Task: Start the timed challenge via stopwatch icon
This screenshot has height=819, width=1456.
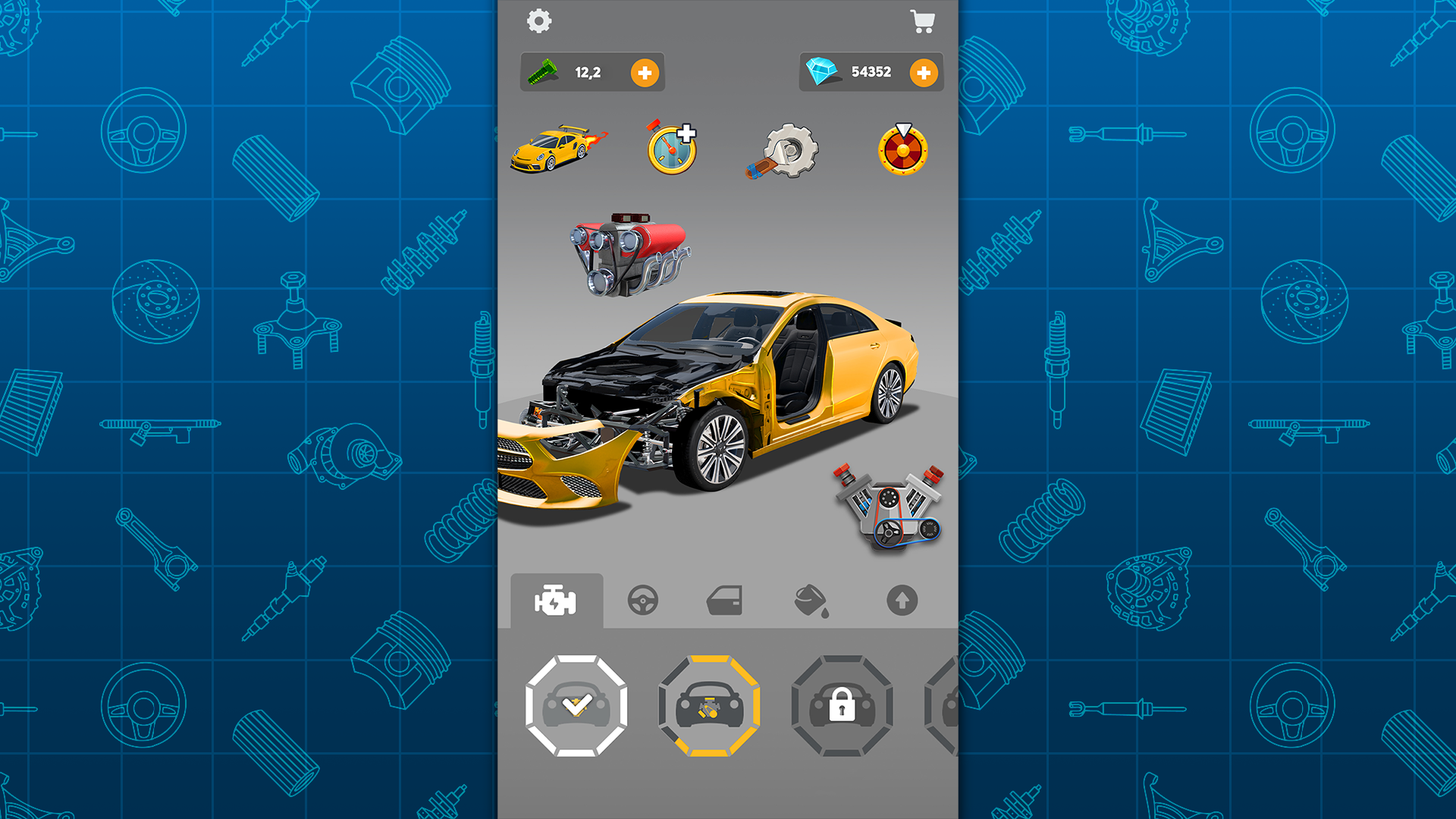Action: (x=670, y=149)
